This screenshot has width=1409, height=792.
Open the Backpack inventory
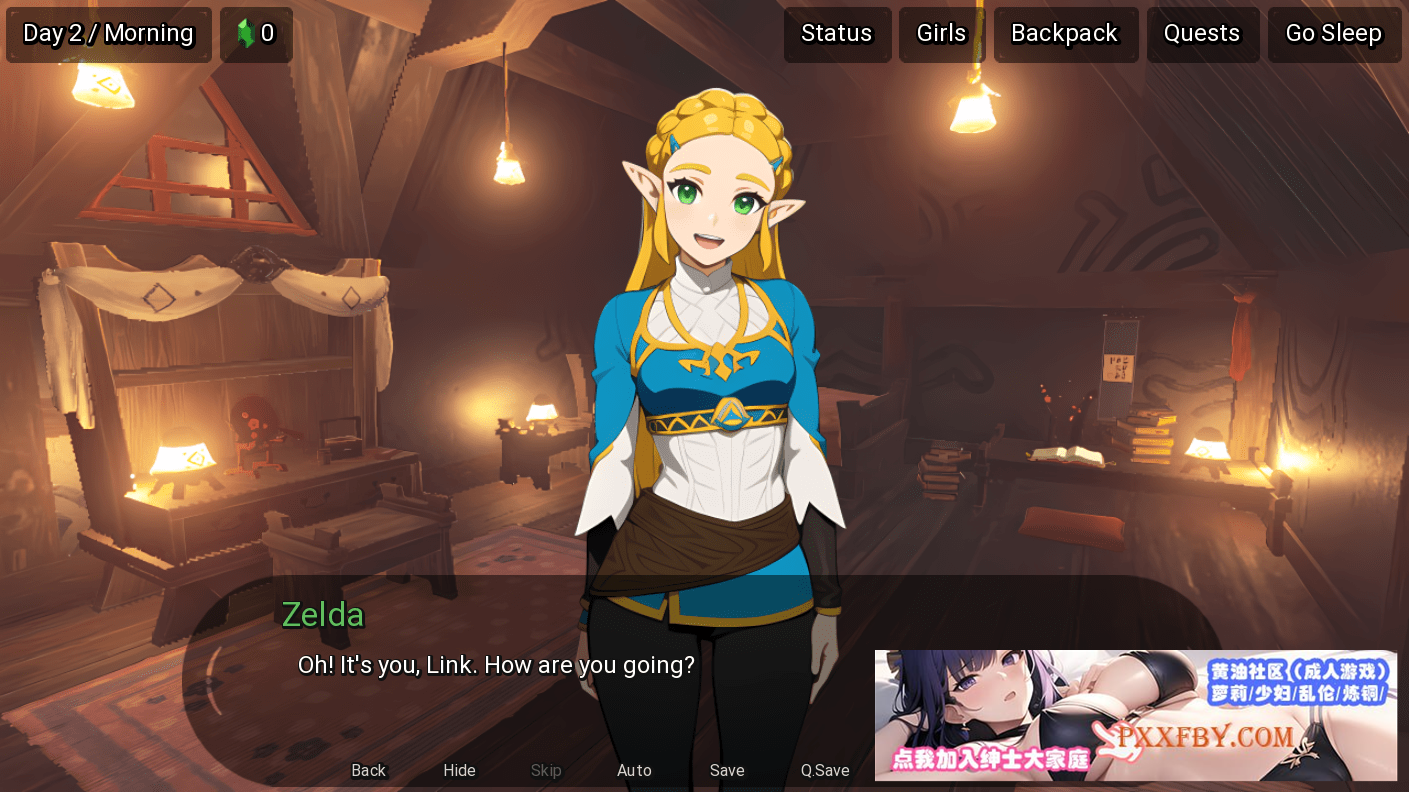[1064, 34]
